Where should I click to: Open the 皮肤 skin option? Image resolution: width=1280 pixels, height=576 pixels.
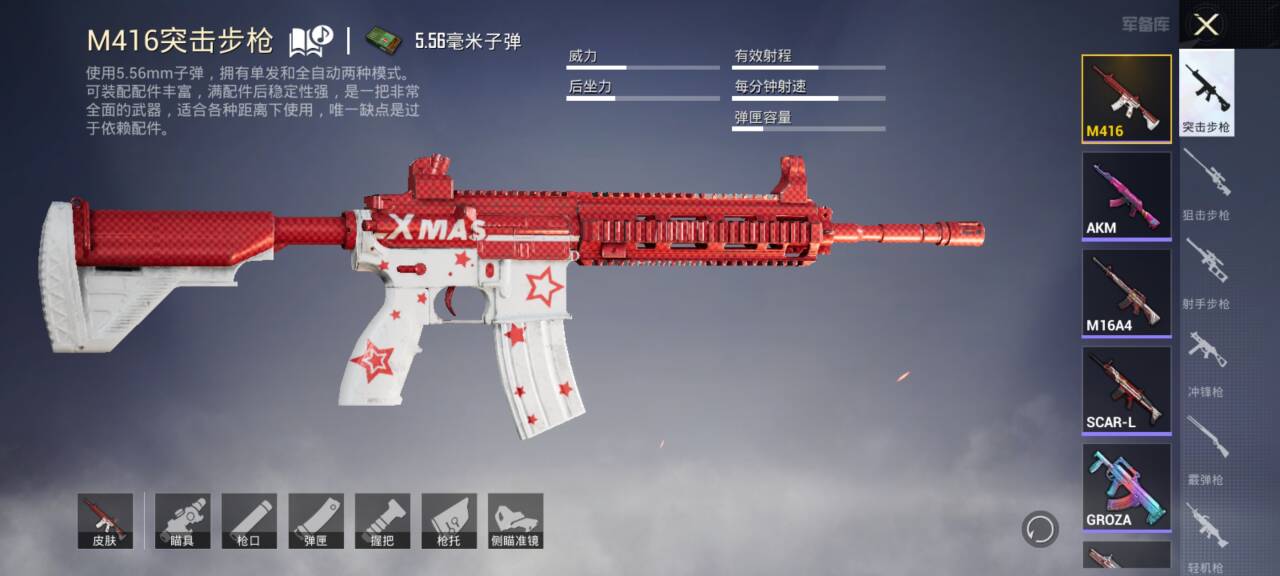click(x=105, y=520)
